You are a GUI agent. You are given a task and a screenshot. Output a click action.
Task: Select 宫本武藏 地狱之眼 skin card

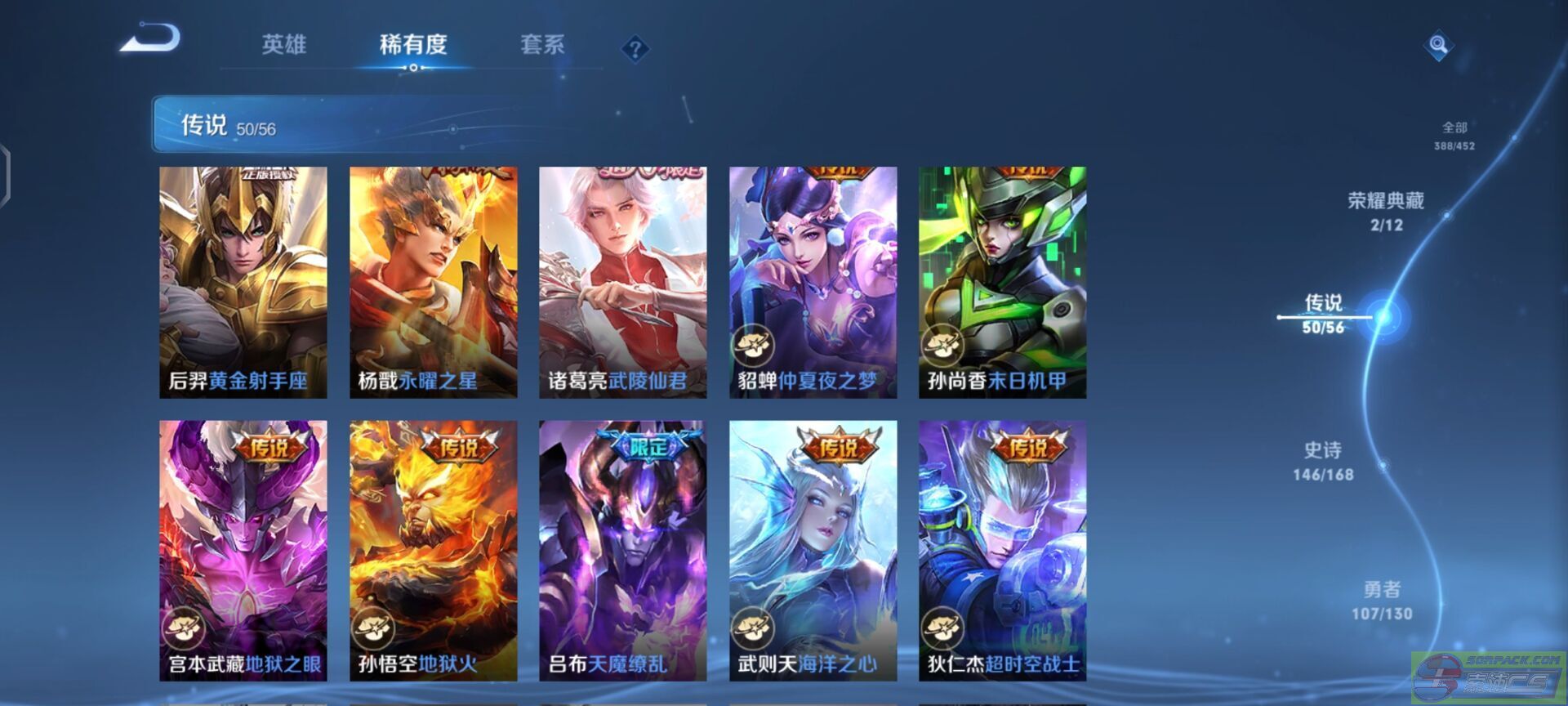pos(243,551)
